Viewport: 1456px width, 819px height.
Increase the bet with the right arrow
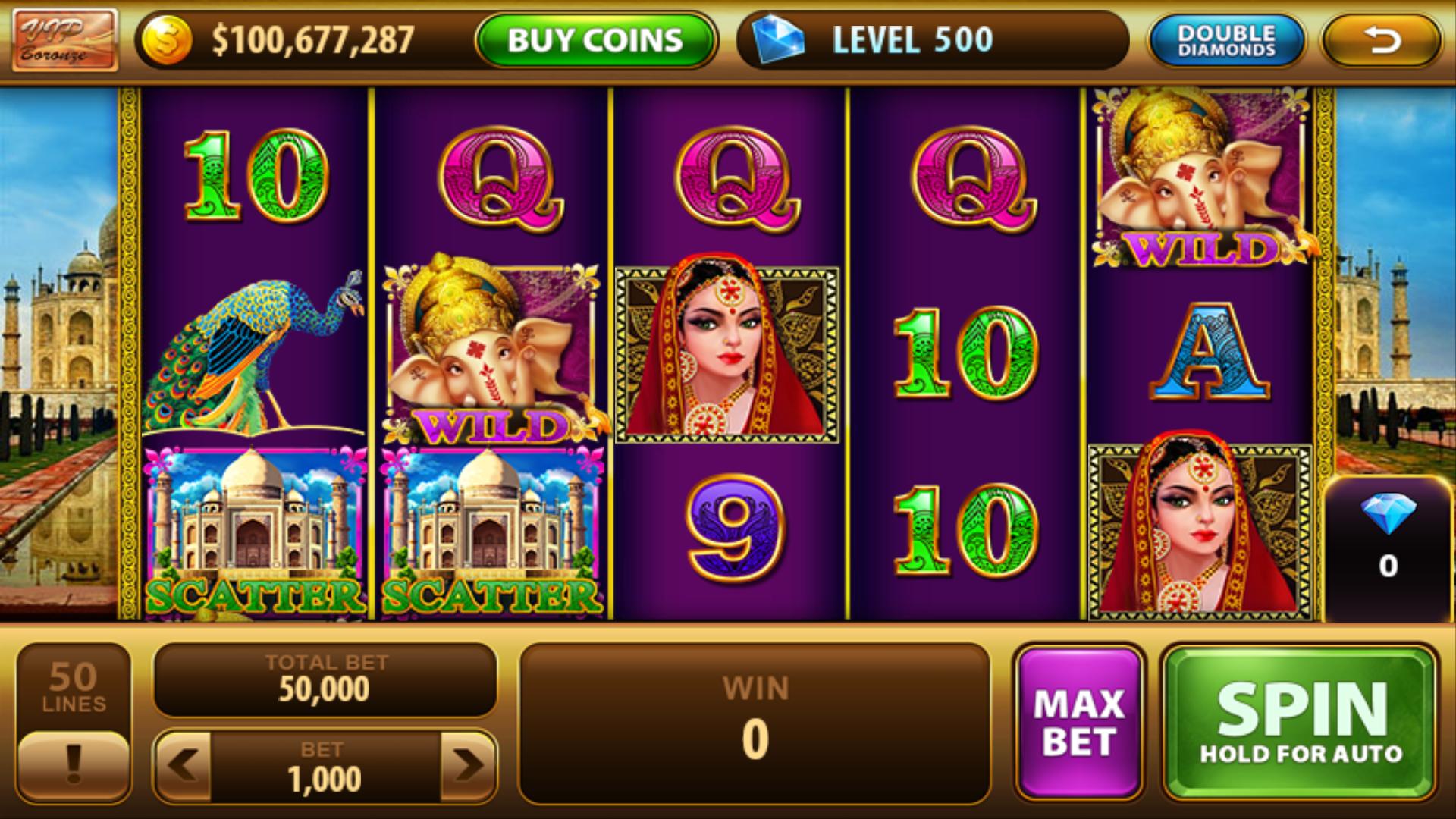465,766
